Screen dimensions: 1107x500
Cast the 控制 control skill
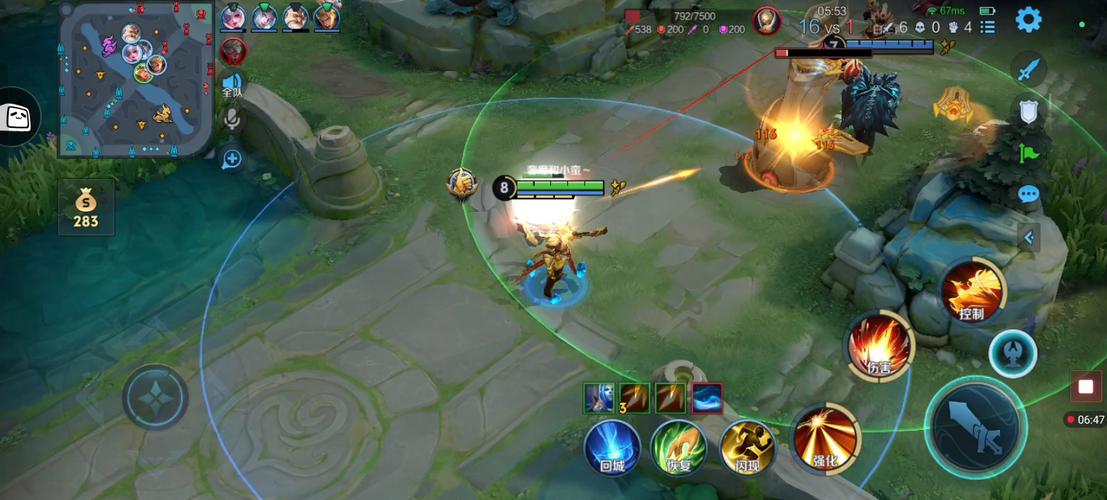972,291
